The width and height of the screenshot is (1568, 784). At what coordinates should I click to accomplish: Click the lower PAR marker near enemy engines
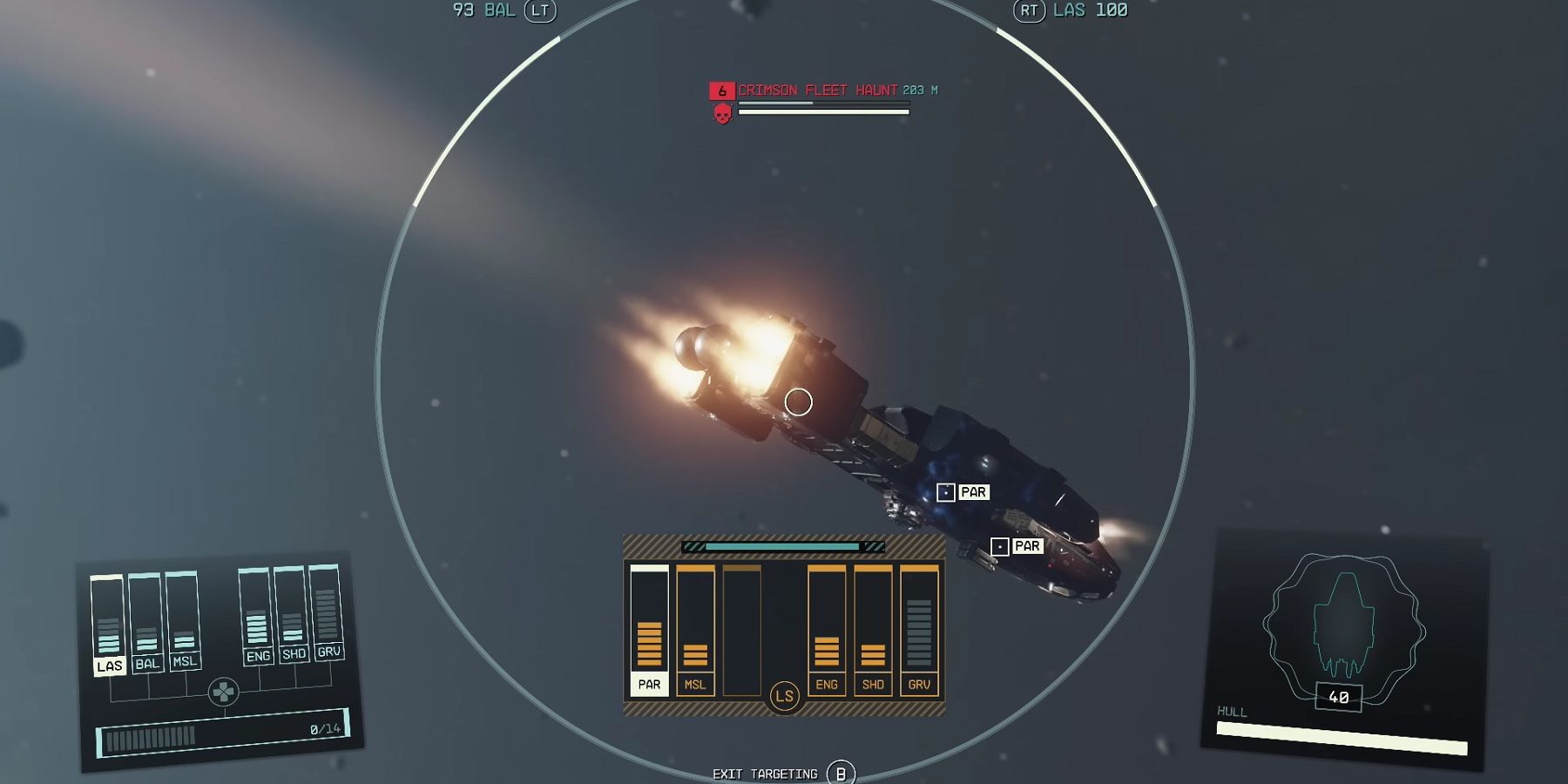1002,546
